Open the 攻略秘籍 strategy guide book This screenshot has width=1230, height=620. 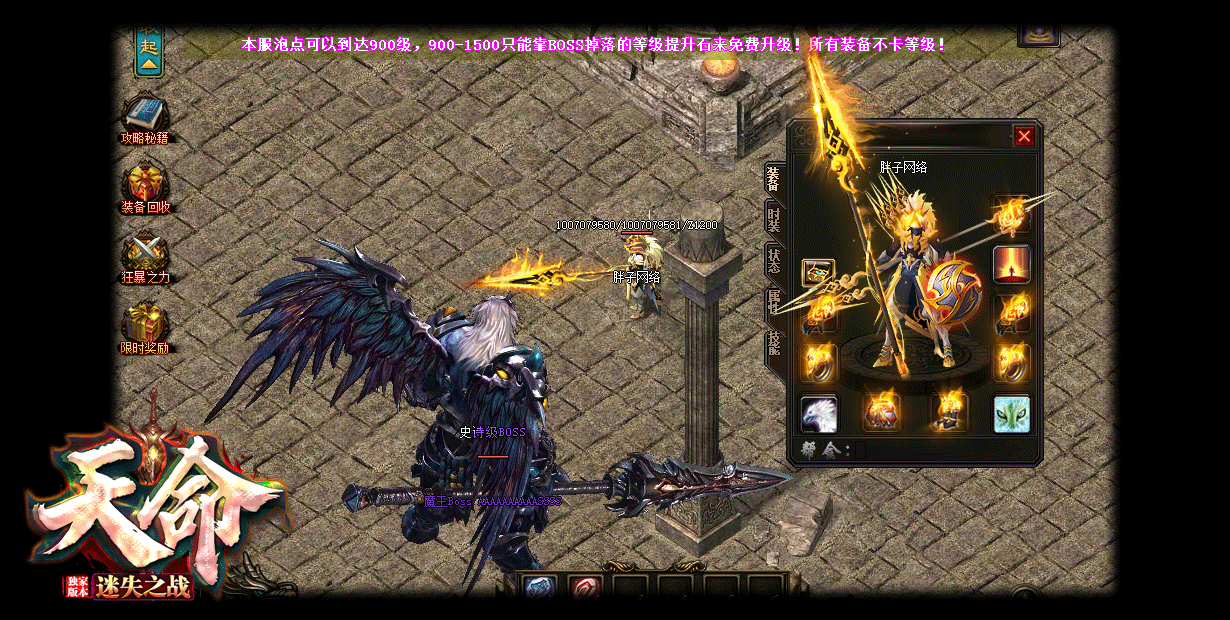[145, 114]
